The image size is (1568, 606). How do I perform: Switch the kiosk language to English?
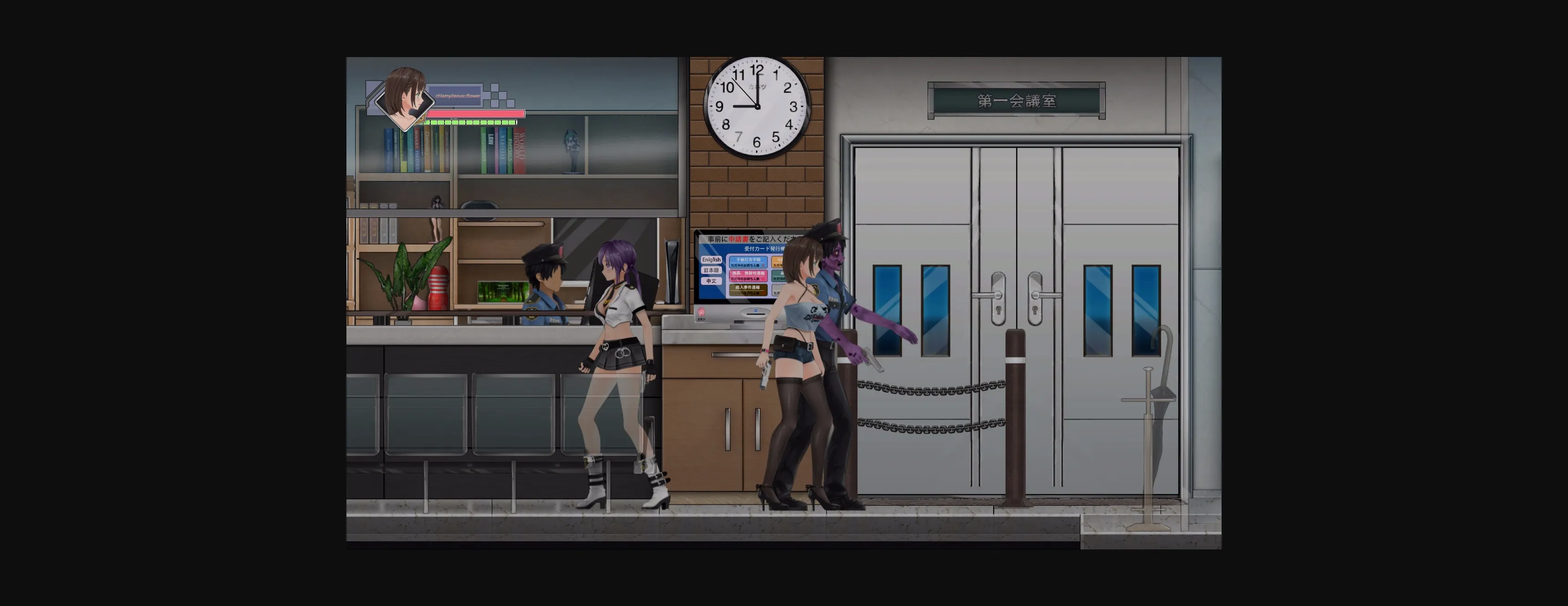click(x=712, y=260)
